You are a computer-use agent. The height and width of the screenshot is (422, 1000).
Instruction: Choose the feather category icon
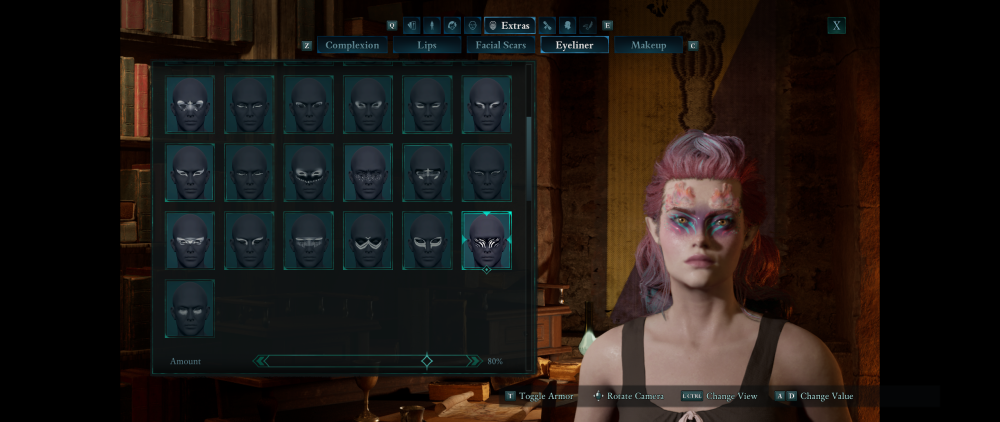coord(588,25)
